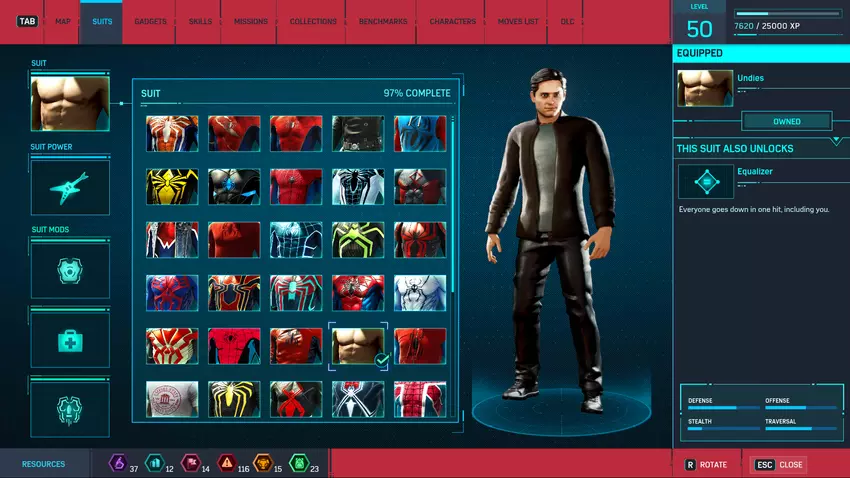The width and height of the screenshot is (850, 478).
Task: Open the medkit suit mod slot
Action: click(x=70, y=342)
